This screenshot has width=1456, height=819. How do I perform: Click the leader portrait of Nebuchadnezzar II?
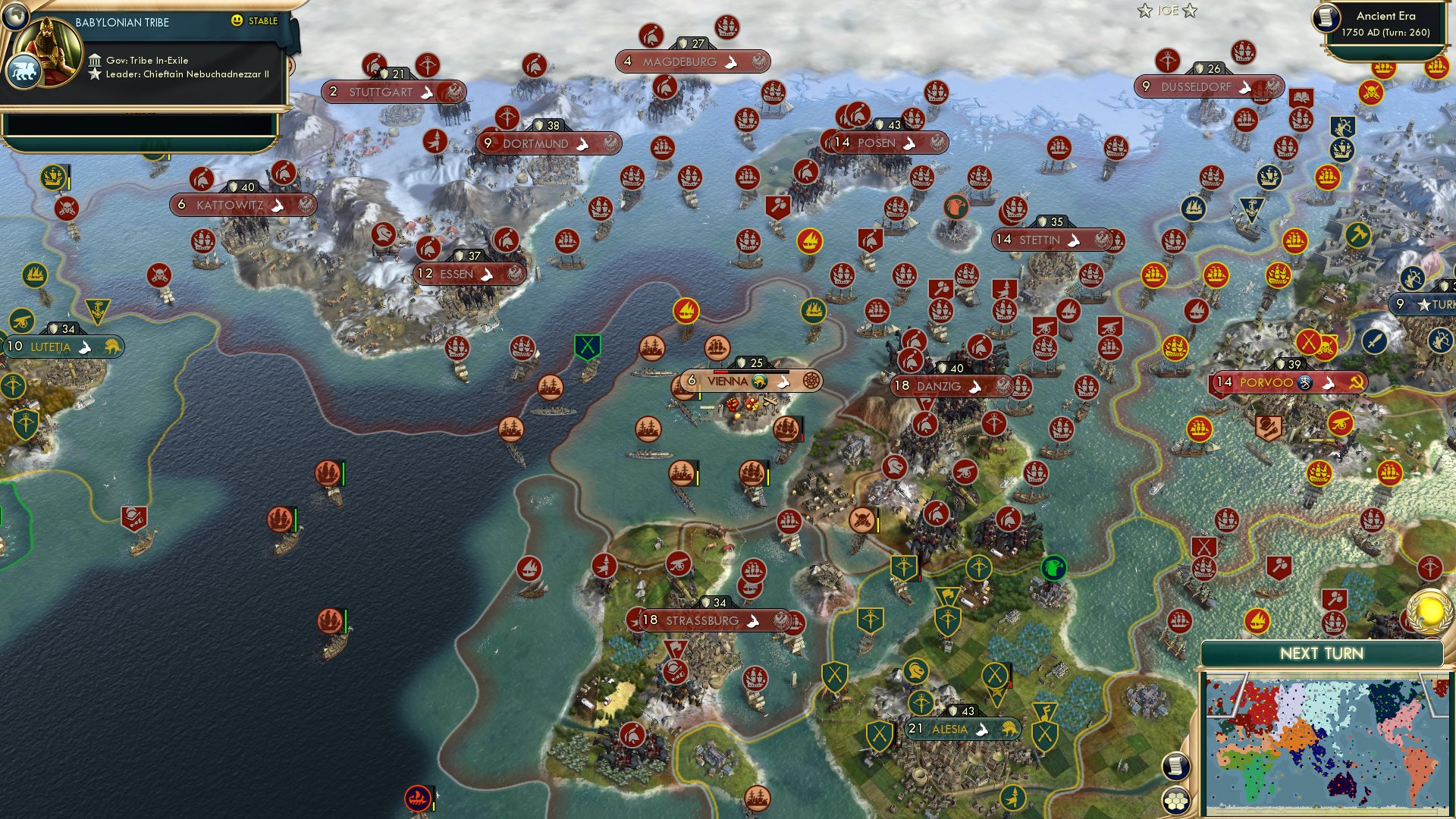click(47, 49)
